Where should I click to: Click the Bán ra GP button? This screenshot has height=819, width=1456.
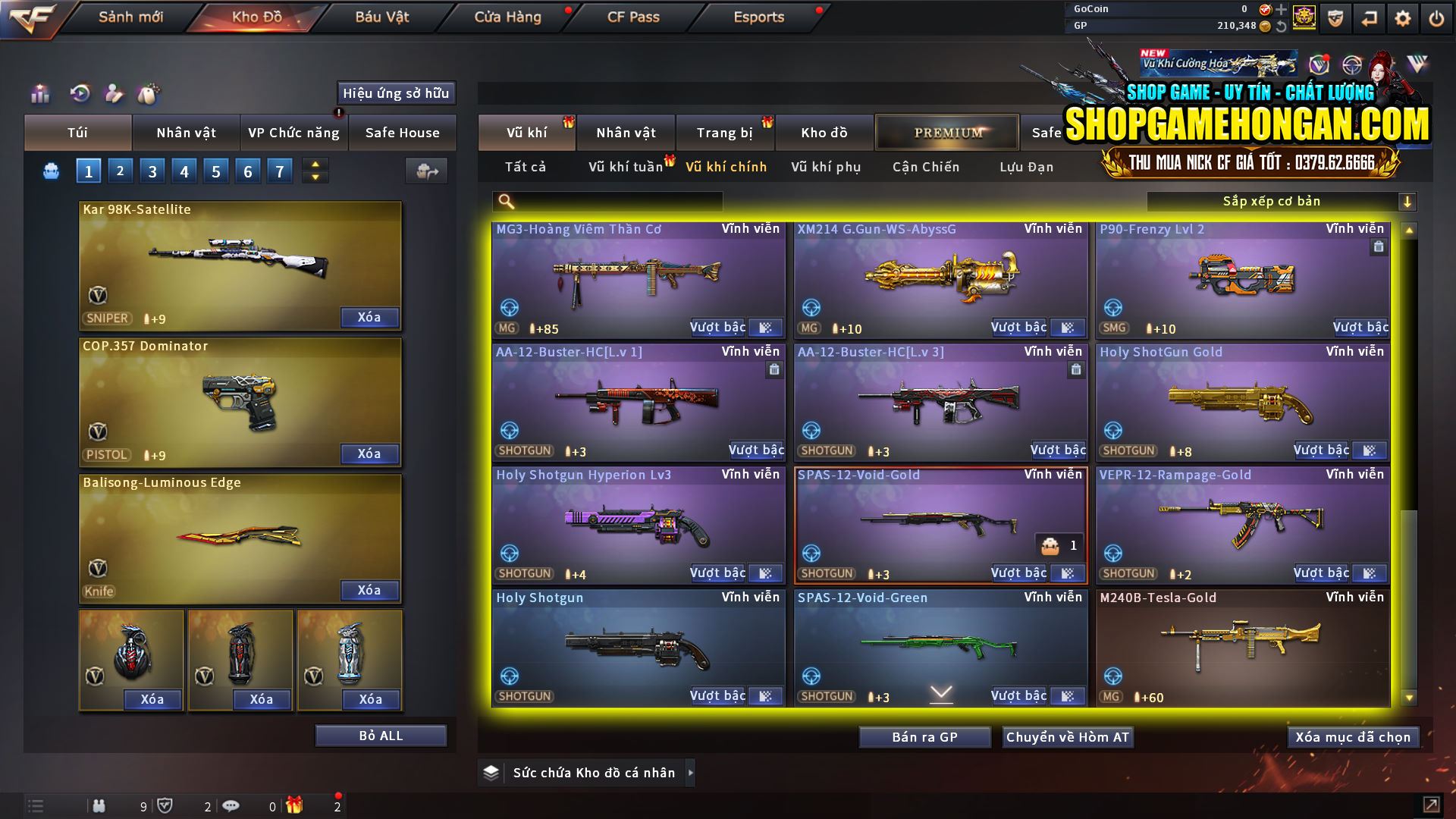(924, 736)
